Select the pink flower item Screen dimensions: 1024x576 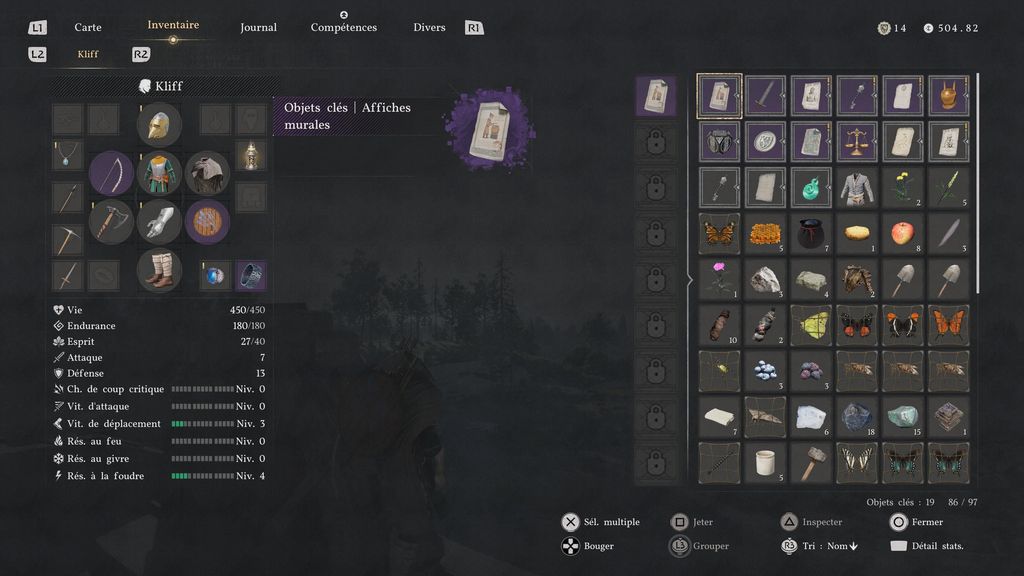(719, 279)
